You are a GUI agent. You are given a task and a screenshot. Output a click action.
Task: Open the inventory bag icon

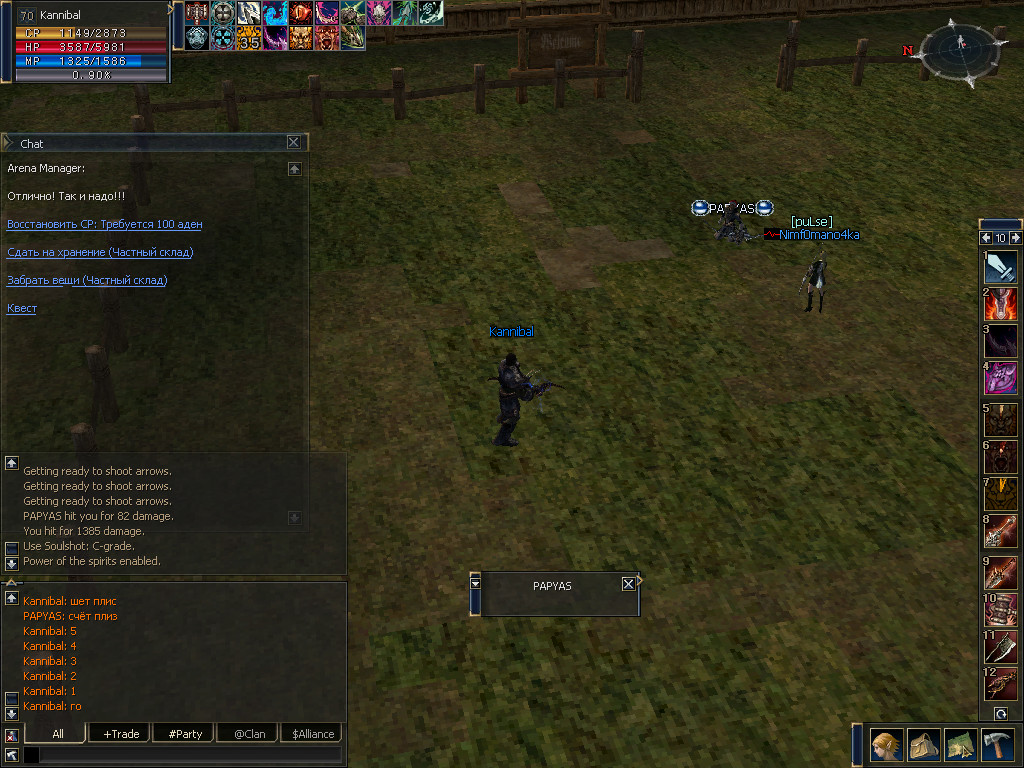coord(923,746)
